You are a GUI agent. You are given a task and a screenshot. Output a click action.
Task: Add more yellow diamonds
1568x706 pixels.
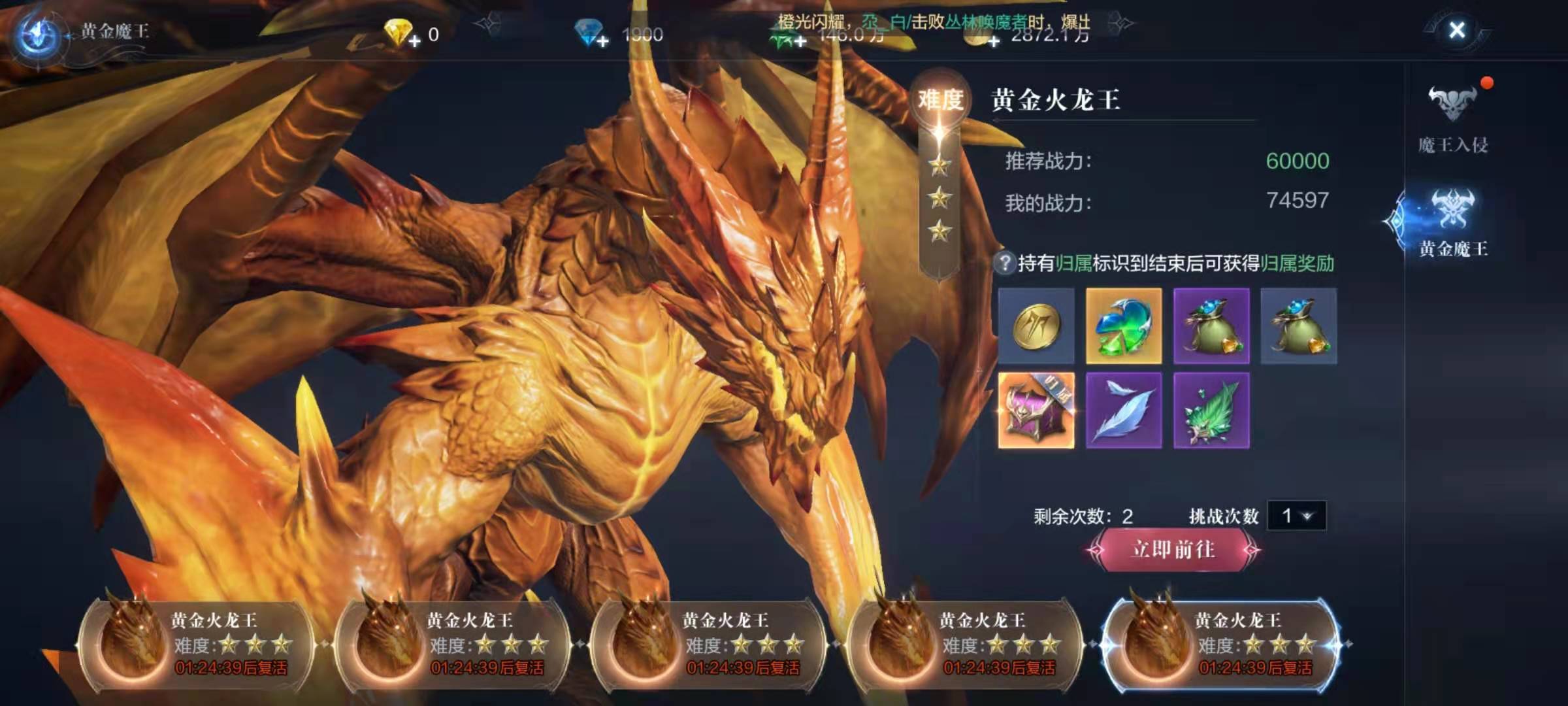click(x=414, y=41)
